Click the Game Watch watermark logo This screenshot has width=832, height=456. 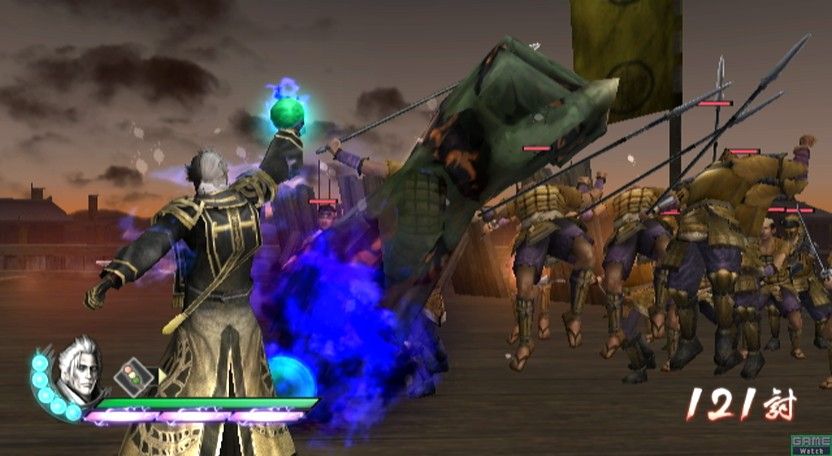coord(809,444)
